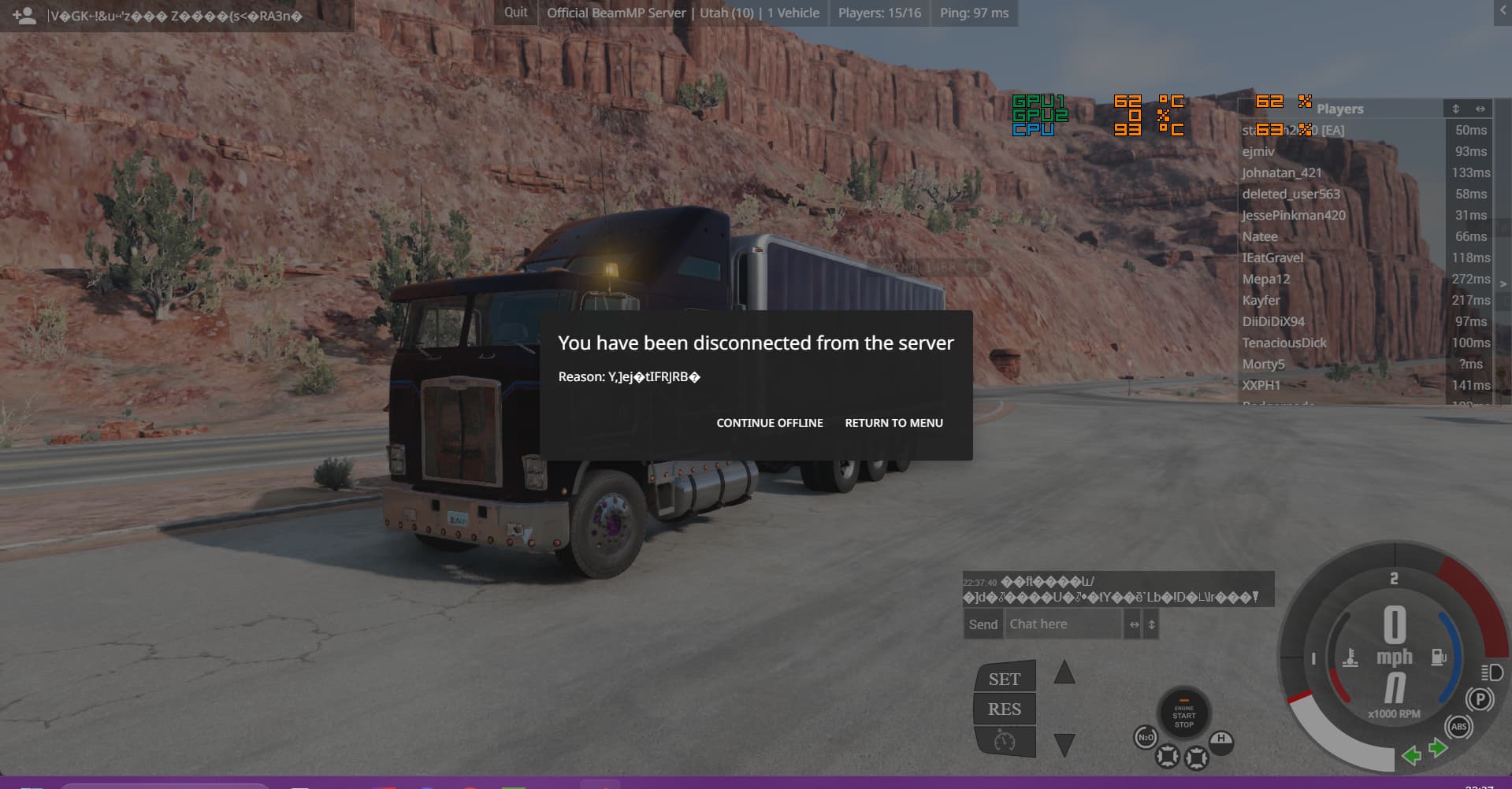Pick IEatGravel from the Players list
1512x789 pixels.
tap(1272, 257)
